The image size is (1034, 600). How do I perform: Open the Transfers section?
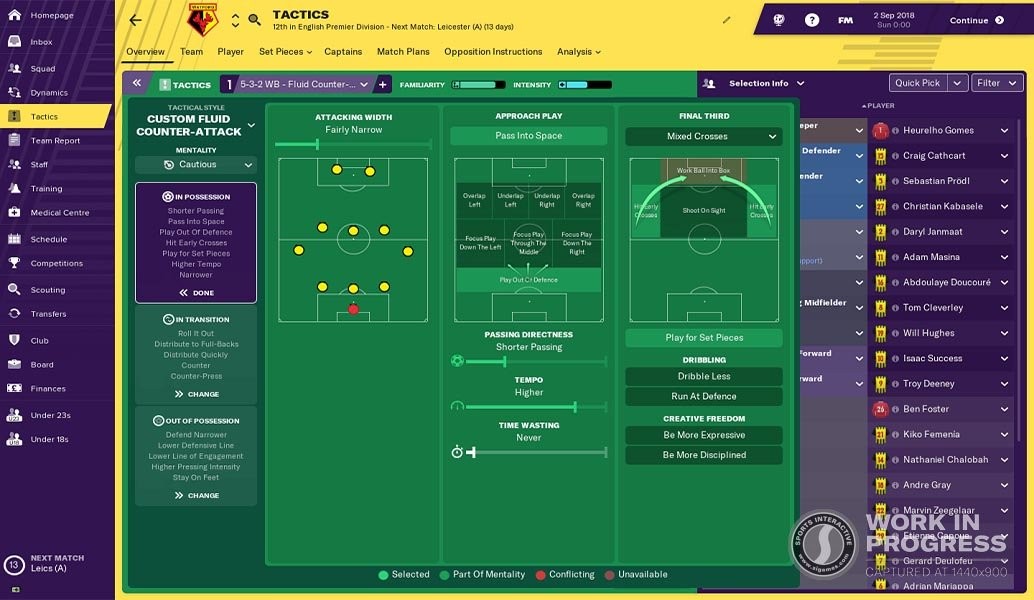click(48, 314)
